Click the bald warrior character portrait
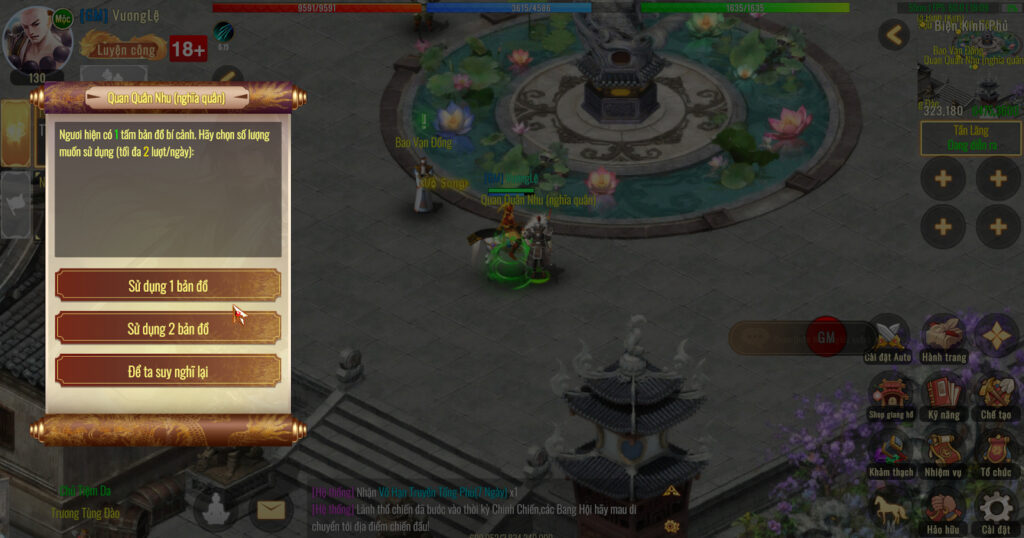The height and width of the screenshot is (538, 1024). click(38, 40)
